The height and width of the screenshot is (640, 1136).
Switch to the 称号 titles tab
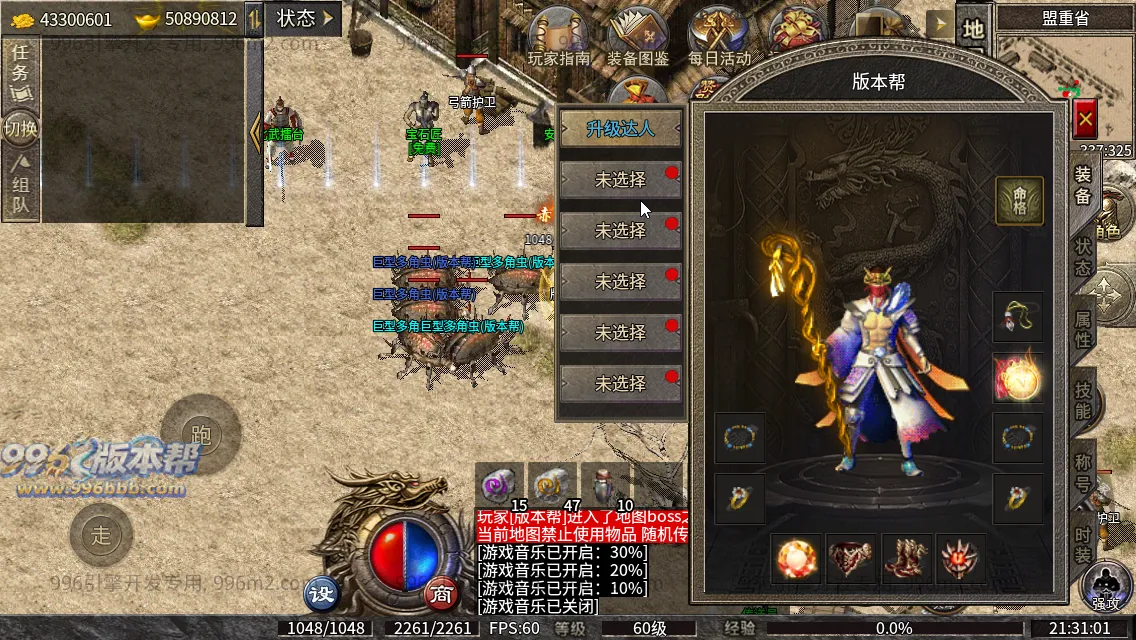1083,470
